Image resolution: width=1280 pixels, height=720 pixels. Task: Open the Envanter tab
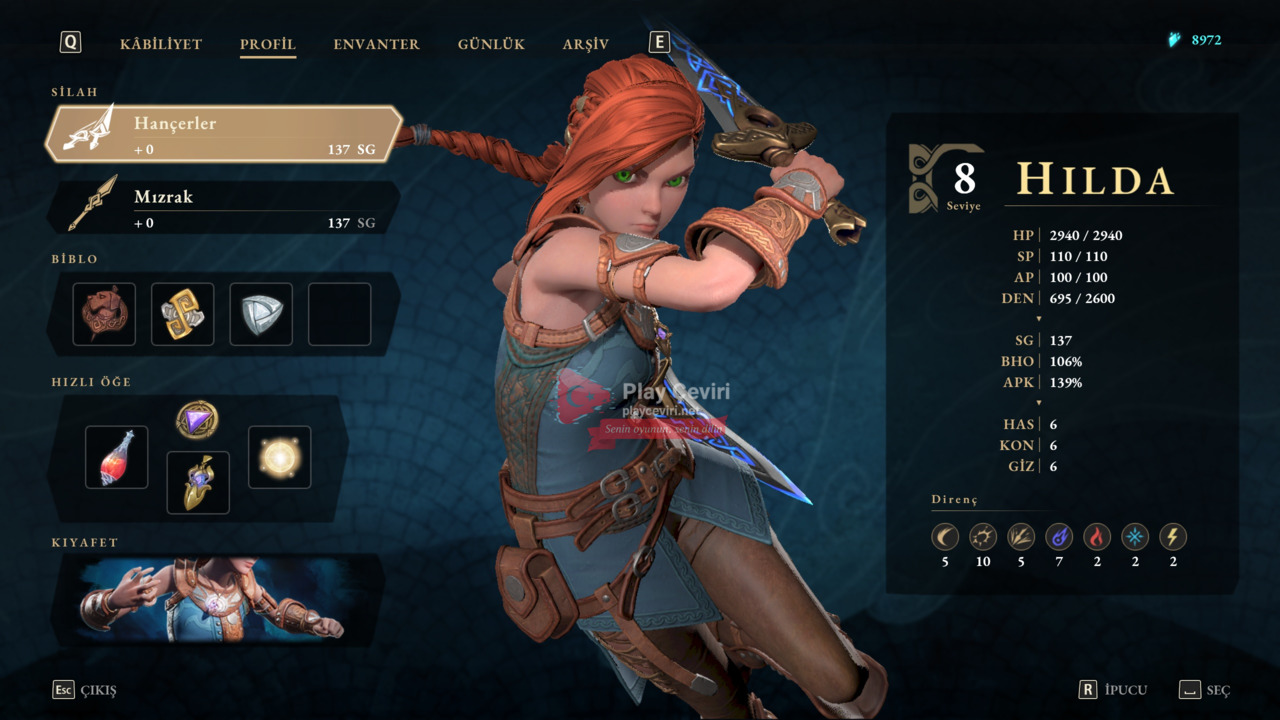pos(376,44)
